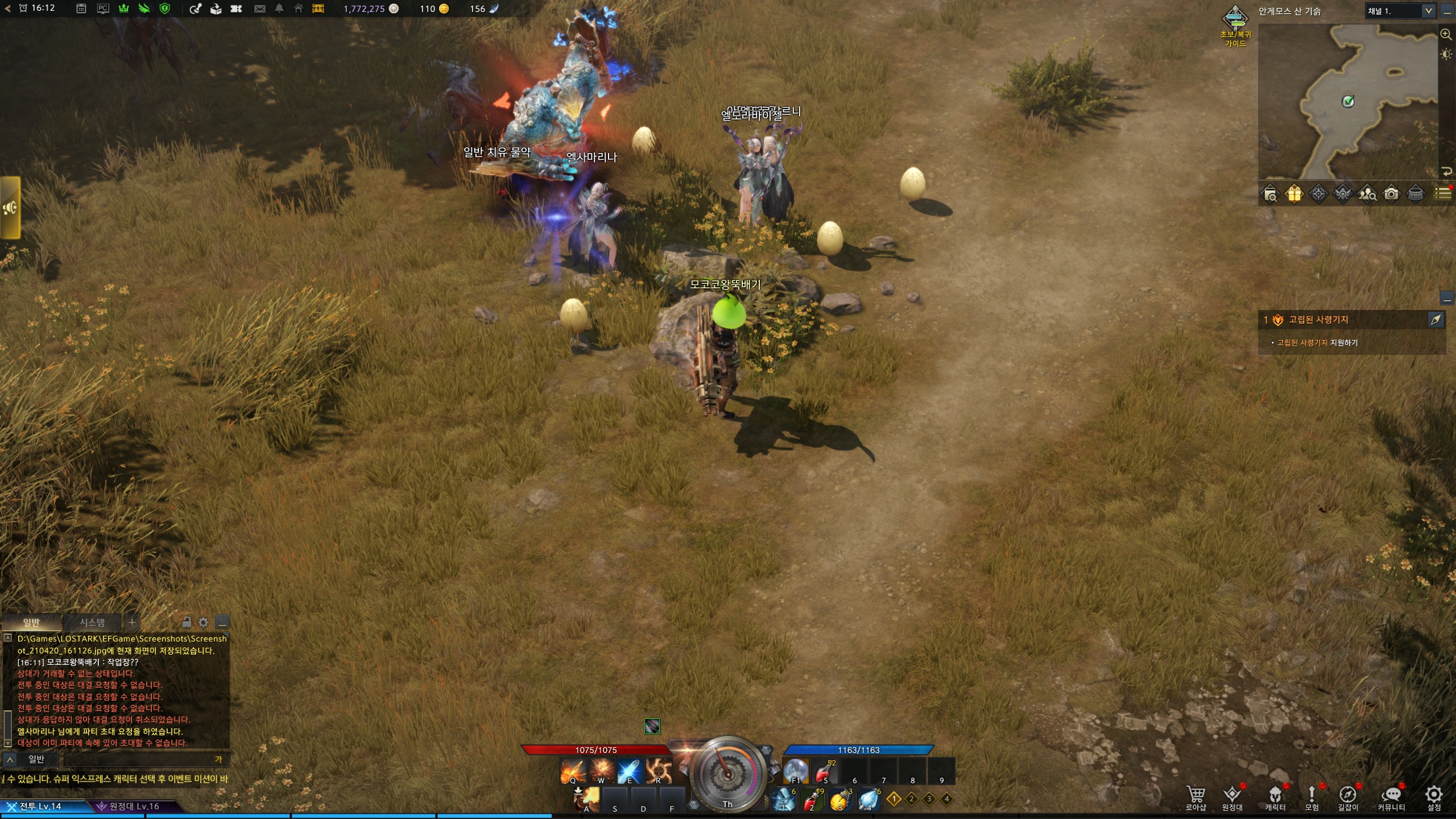
Task: Open the gold gift box icon
Action: point(1294,195)
